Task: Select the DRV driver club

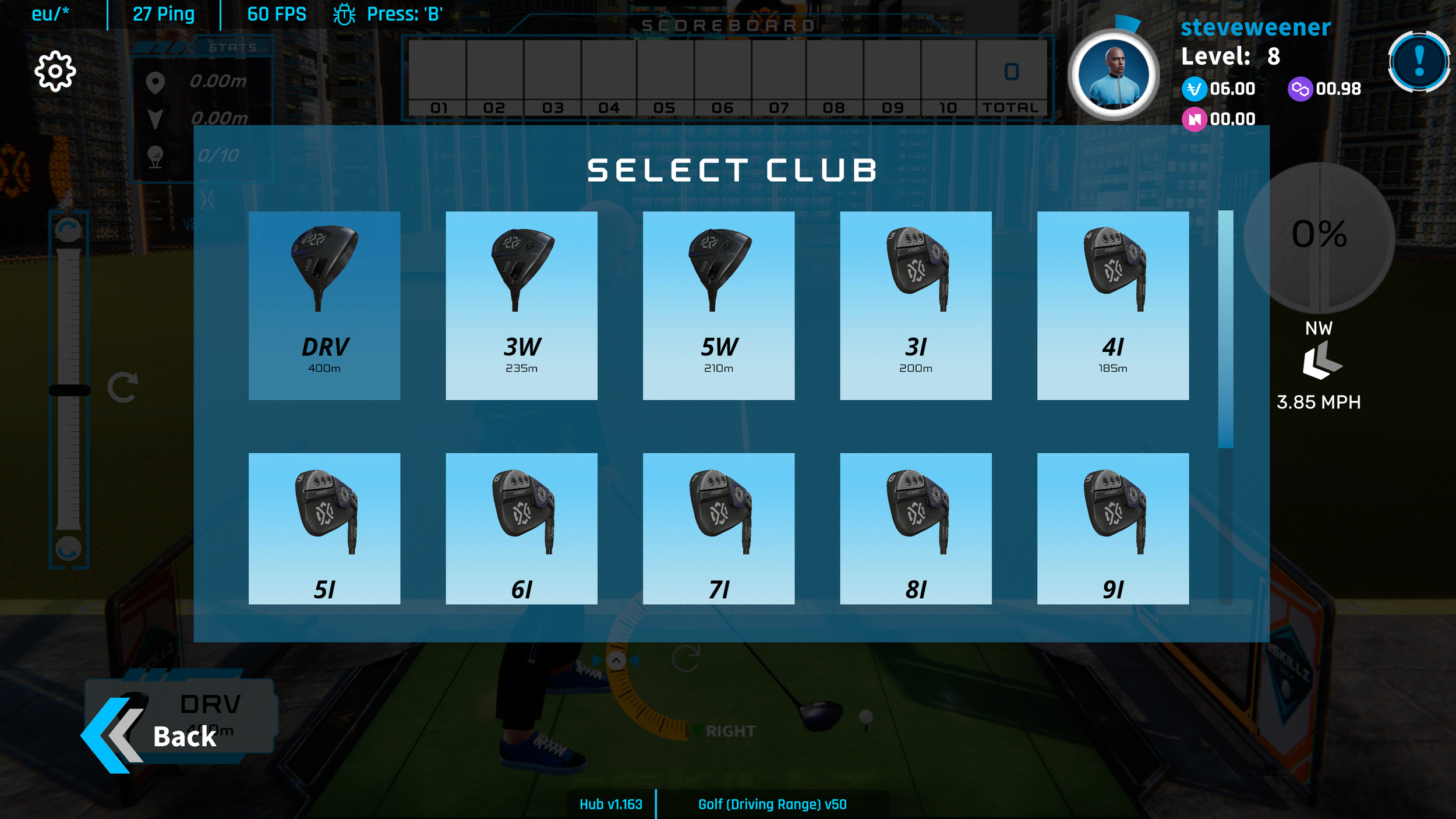Action: tap(324, 305)
